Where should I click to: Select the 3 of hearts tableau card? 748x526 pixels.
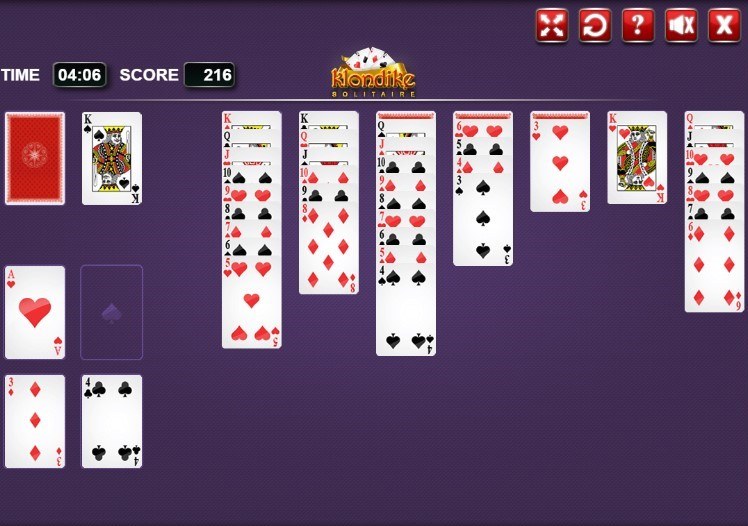click(559, 165)
